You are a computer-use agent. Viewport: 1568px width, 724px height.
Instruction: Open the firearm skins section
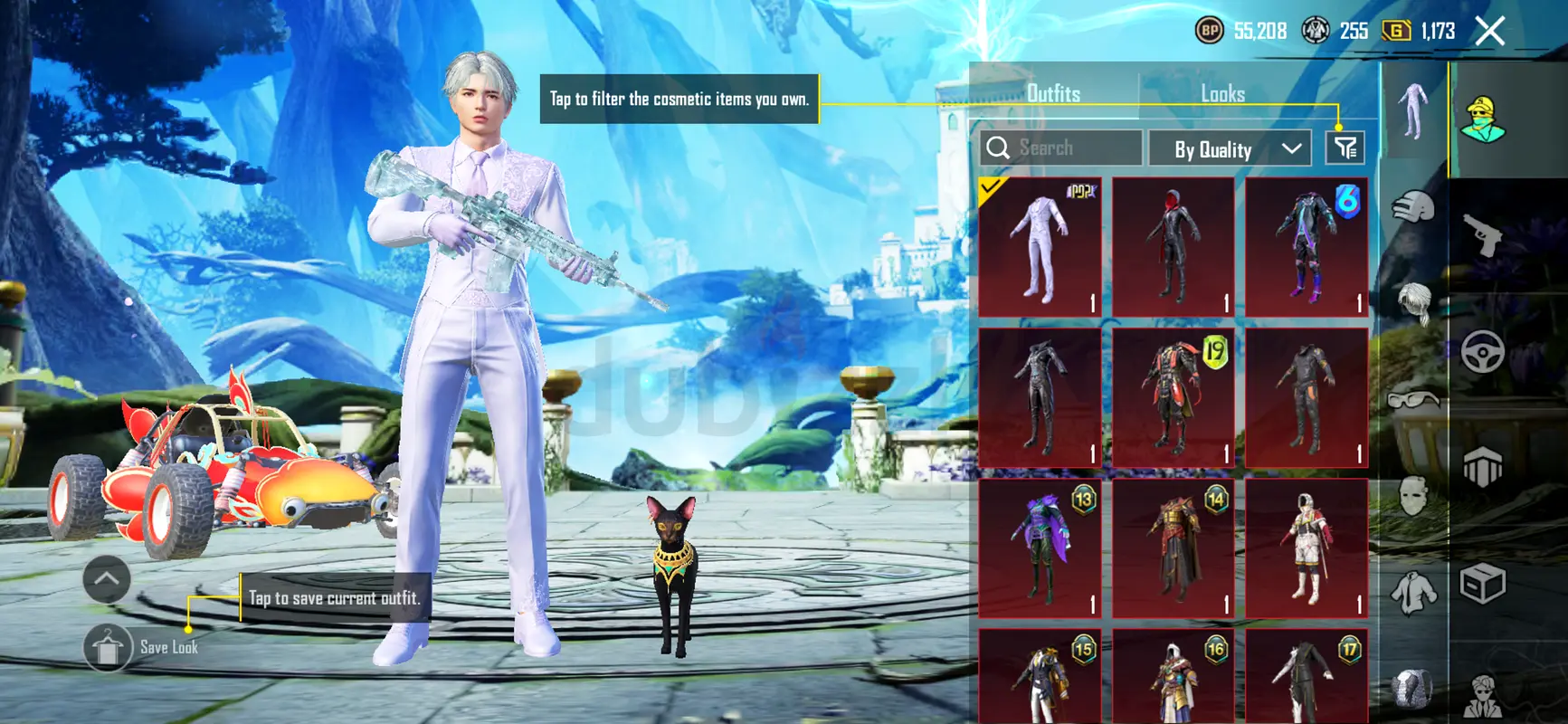(x=1483, y=235)
